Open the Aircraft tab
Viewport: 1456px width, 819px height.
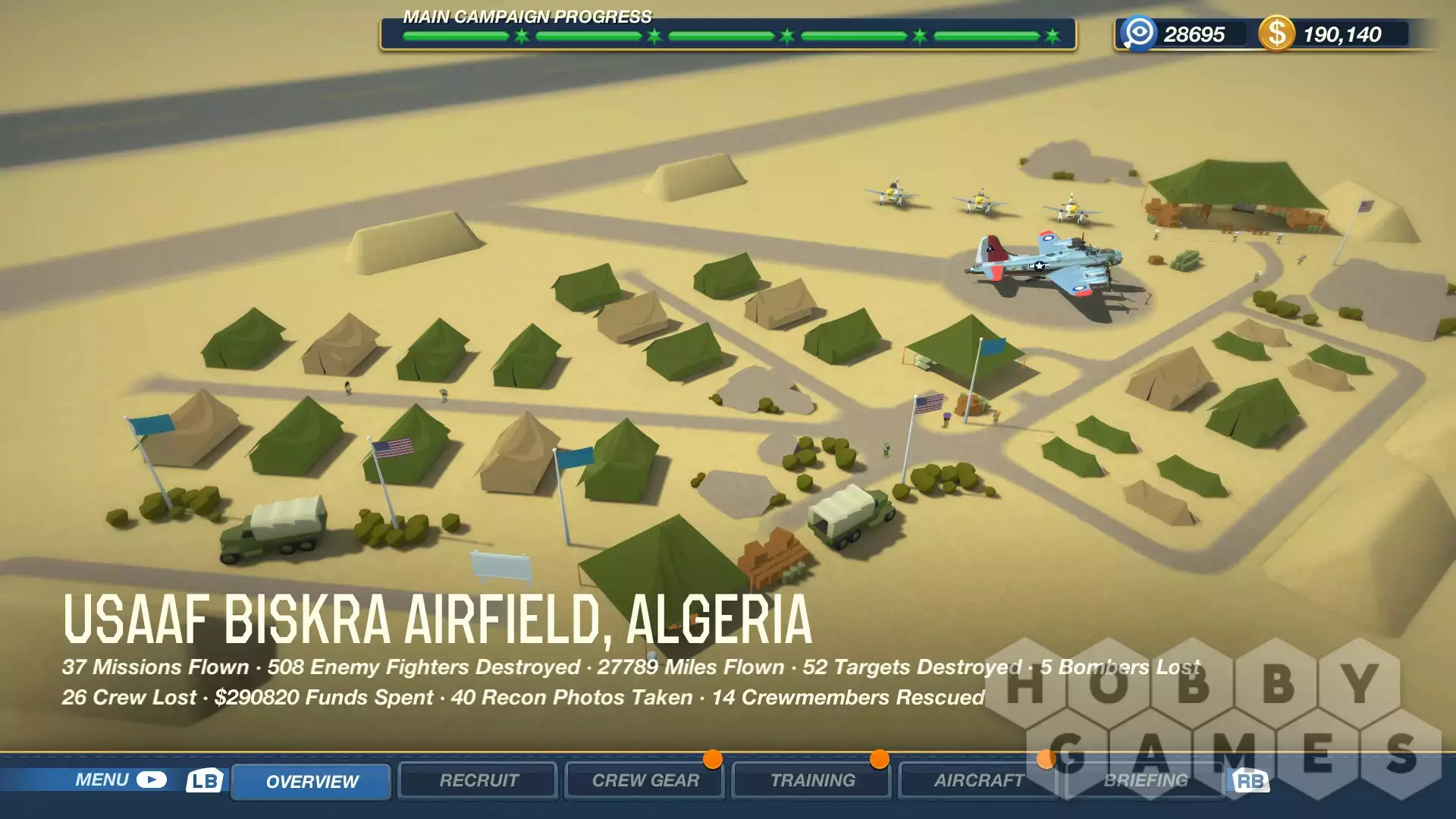click(x=978, y=780)
